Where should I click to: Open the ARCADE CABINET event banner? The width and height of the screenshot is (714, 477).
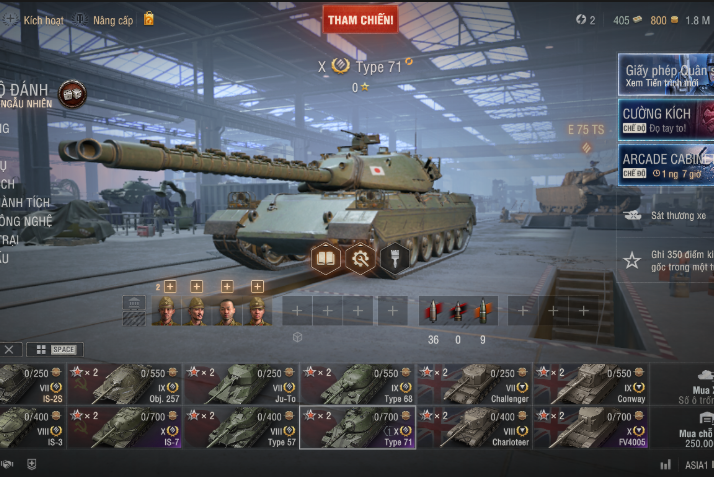666,161
